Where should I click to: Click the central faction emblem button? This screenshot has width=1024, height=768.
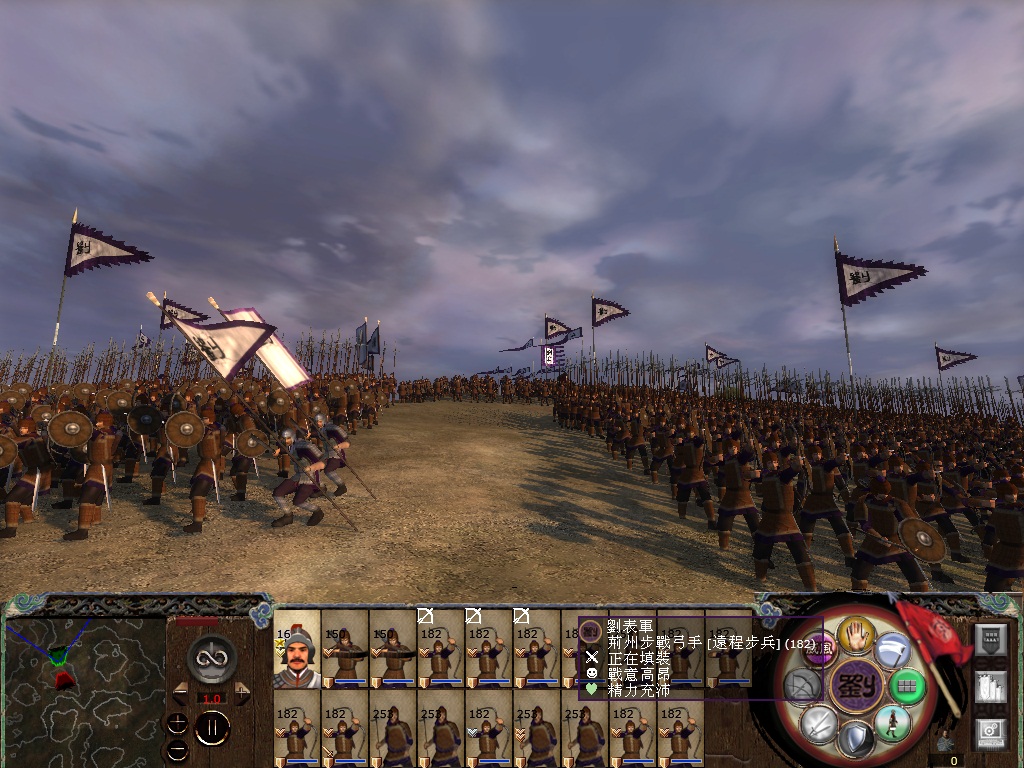[855, 686]
